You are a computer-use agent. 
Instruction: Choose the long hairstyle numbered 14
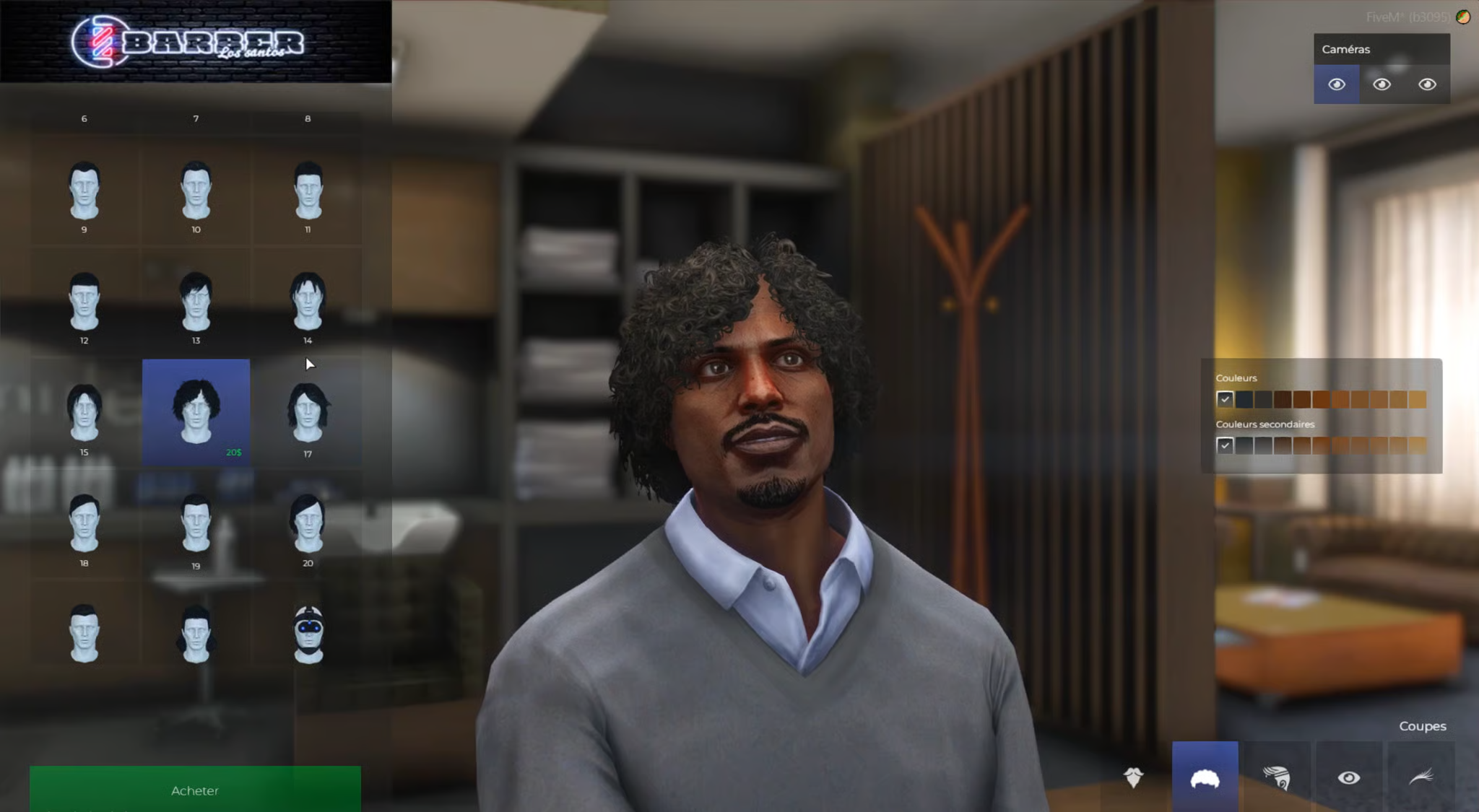coord(308,302)
